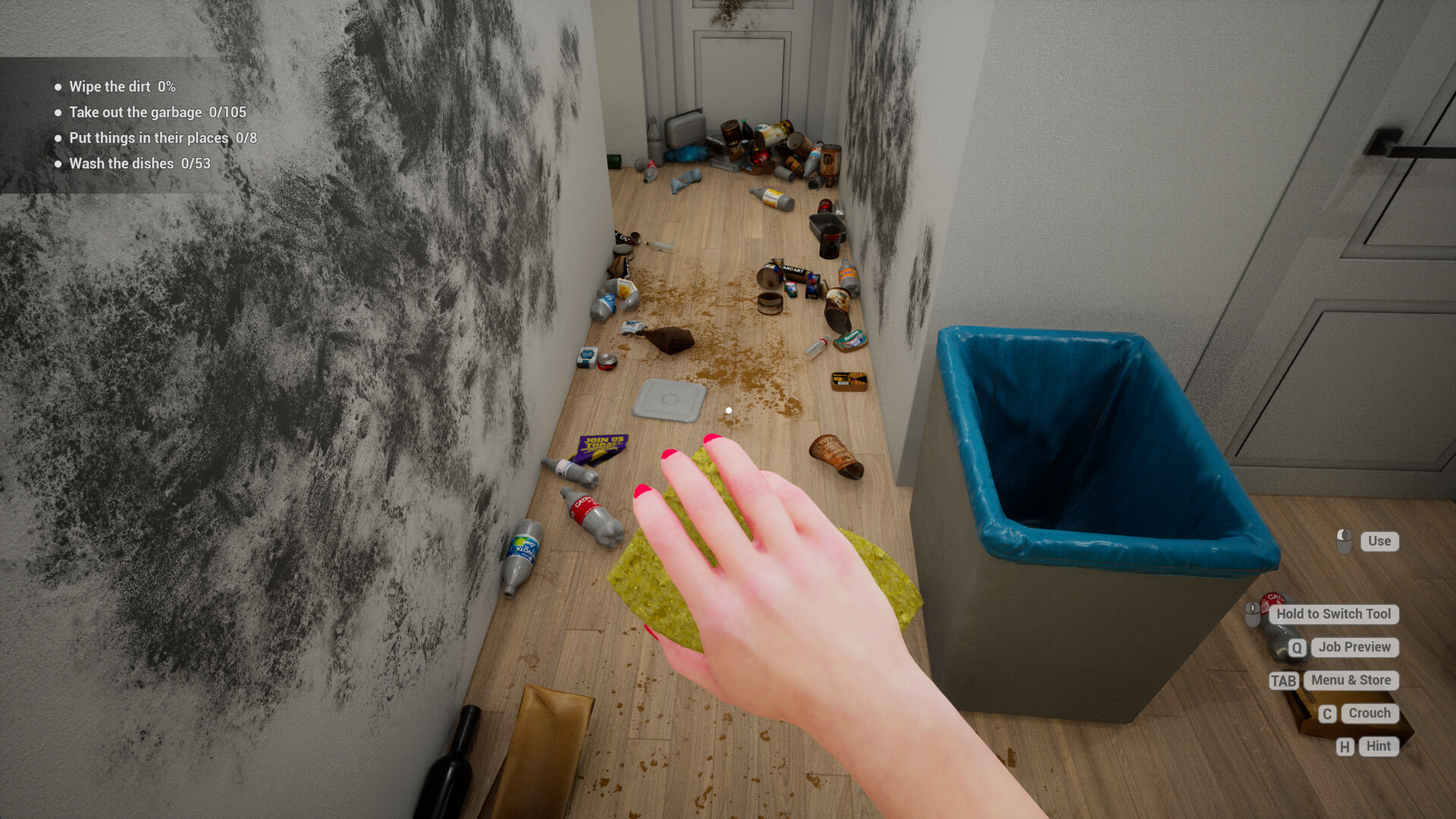Open the Menu & Store
Viewport: 1456px width, 819px height.
click(1351, 680)
